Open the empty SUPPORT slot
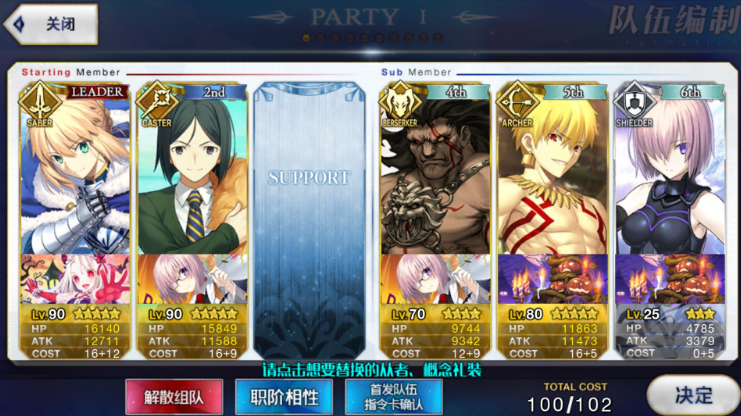 [x=309, y=220]
